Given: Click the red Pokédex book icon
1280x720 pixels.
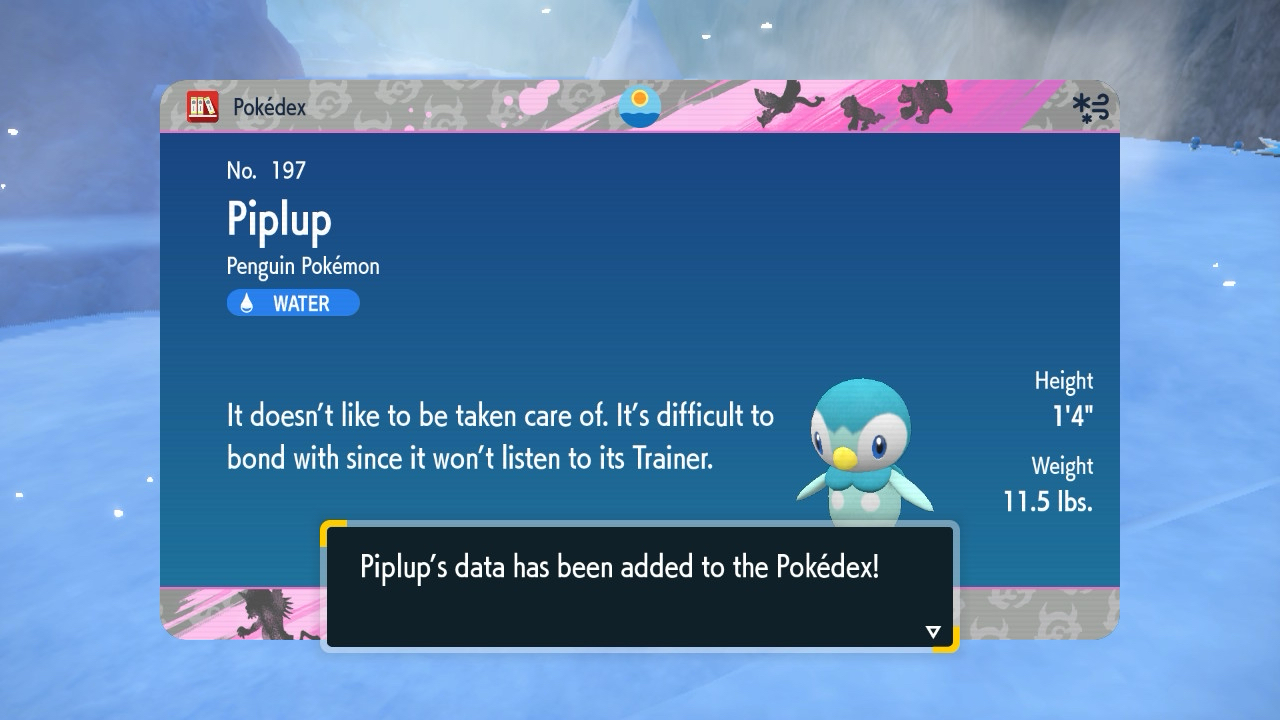Looking at the screenshot, I should point(203,107).
